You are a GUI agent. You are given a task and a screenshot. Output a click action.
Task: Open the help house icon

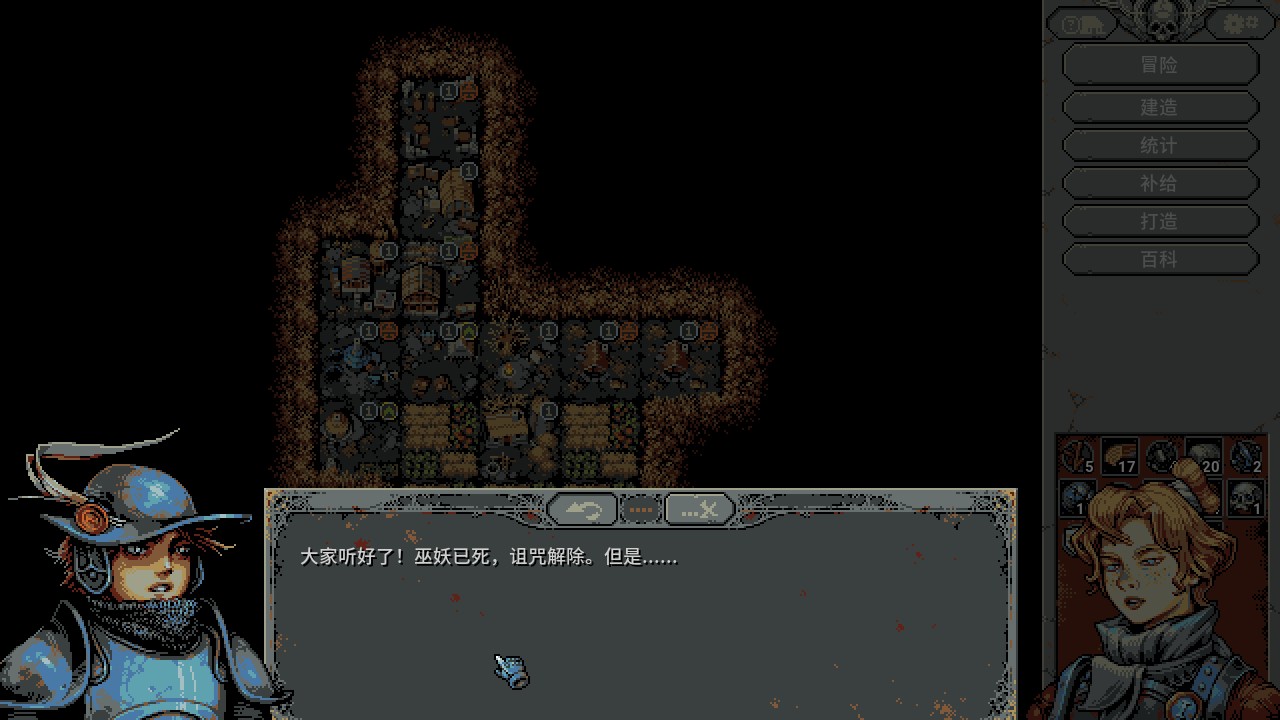pos(1081,24)
